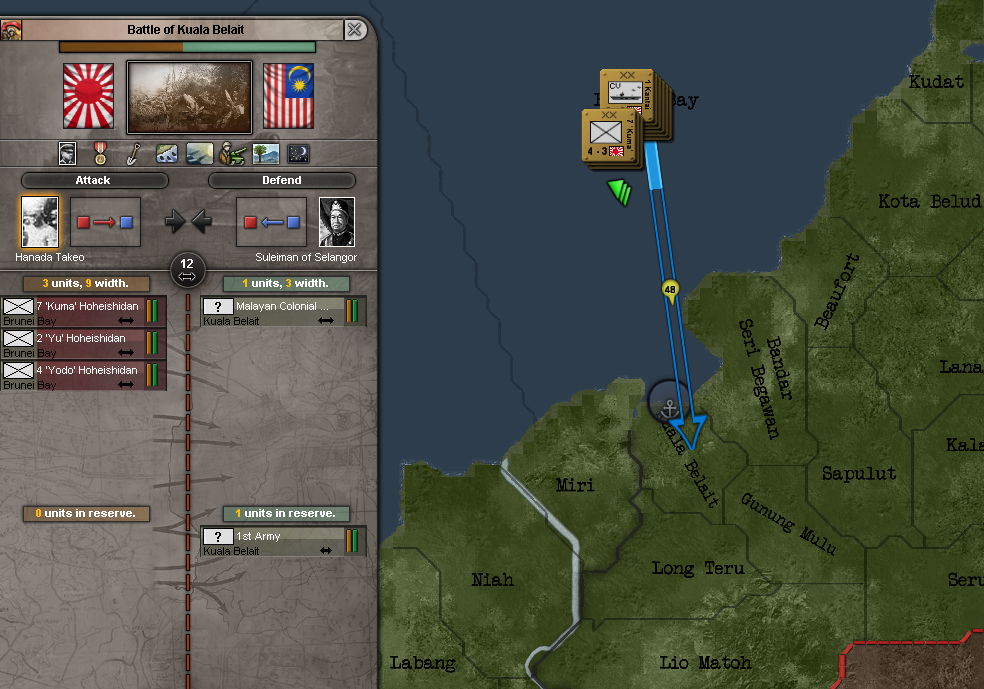Click the jungle tree terrain icon
Screen dimensions: 984x689
265,154
